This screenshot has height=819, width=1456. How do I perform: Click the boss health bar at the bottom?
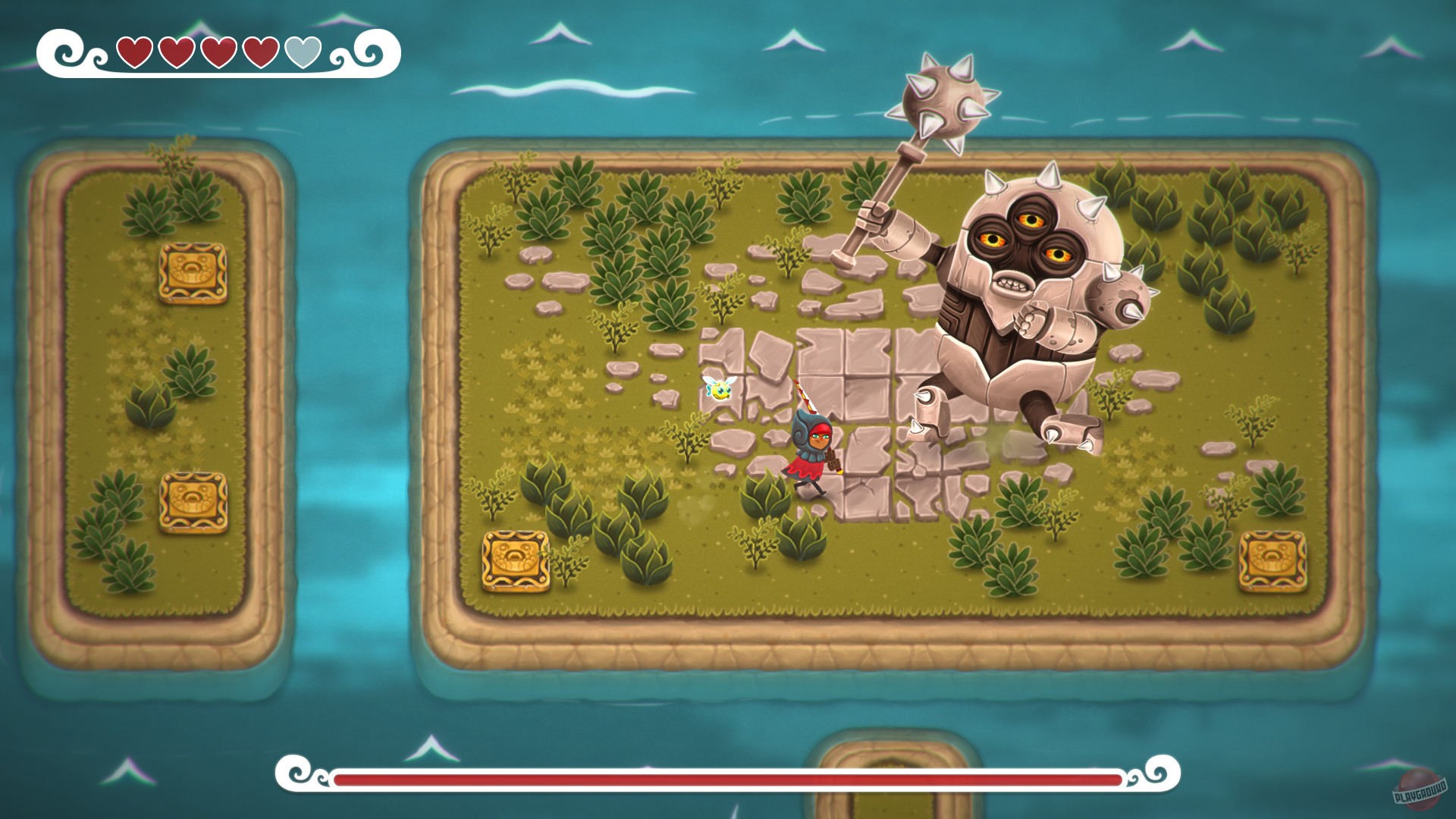tap(728, 777)
